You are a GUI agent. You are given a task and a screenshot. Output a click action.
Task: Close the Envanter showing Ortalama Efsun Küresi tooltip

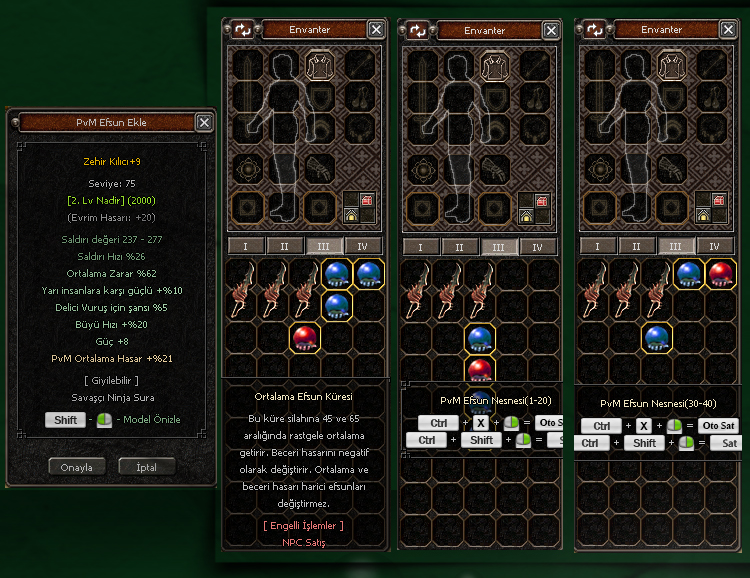coord(376,30)
